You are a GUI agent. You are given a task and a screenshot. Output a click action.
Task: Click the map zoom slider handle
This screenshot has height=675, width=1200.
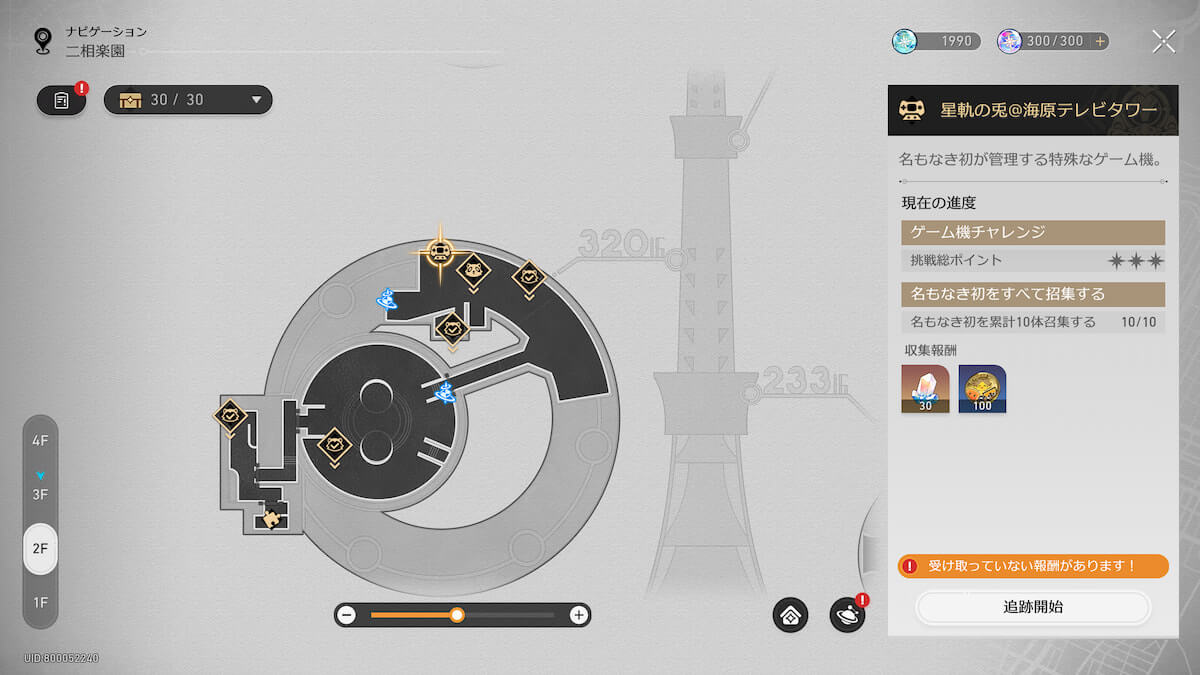(x=457, y=615)
